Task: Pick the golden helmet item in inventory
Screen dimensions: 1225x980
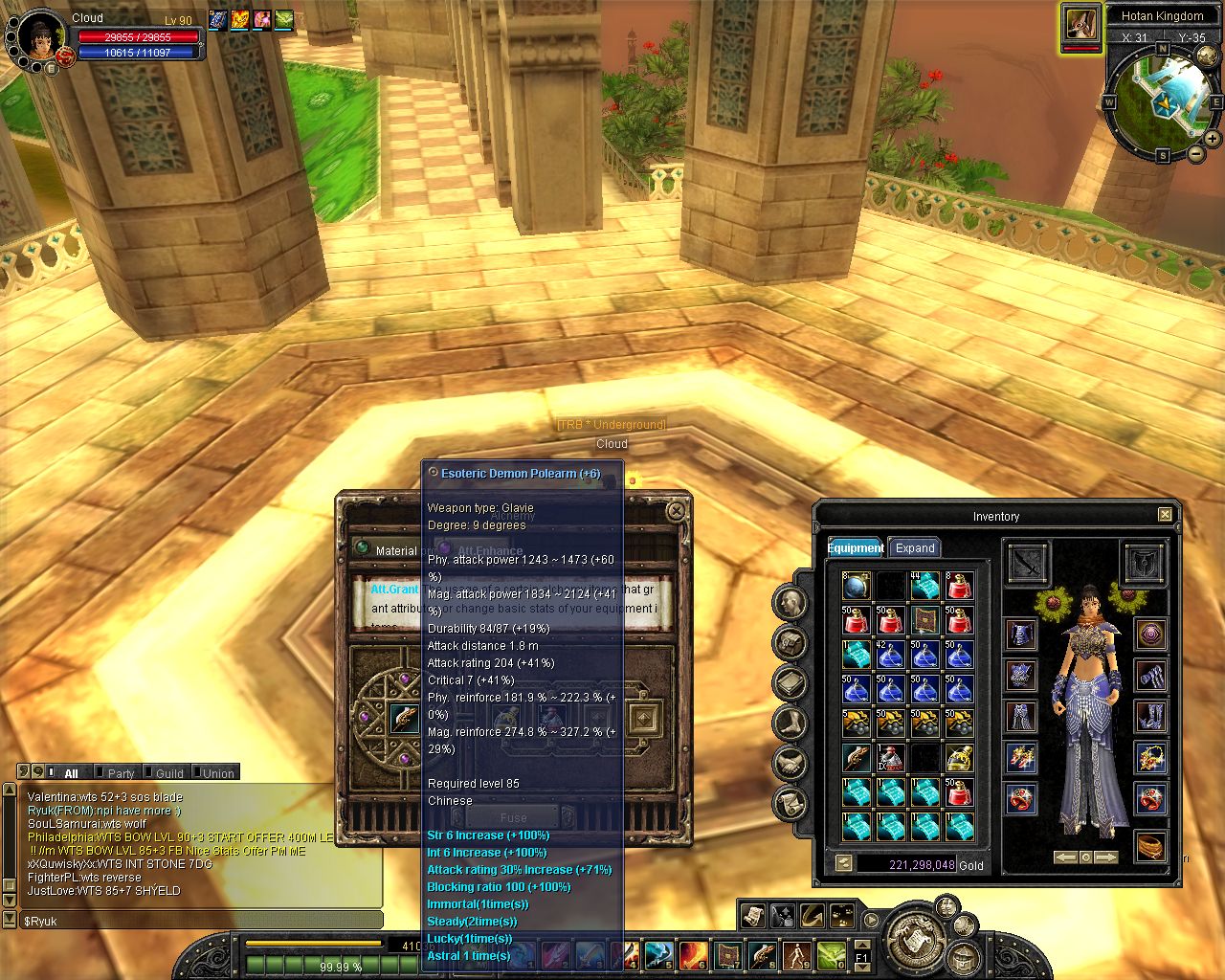Action: (x=959, y=759)
